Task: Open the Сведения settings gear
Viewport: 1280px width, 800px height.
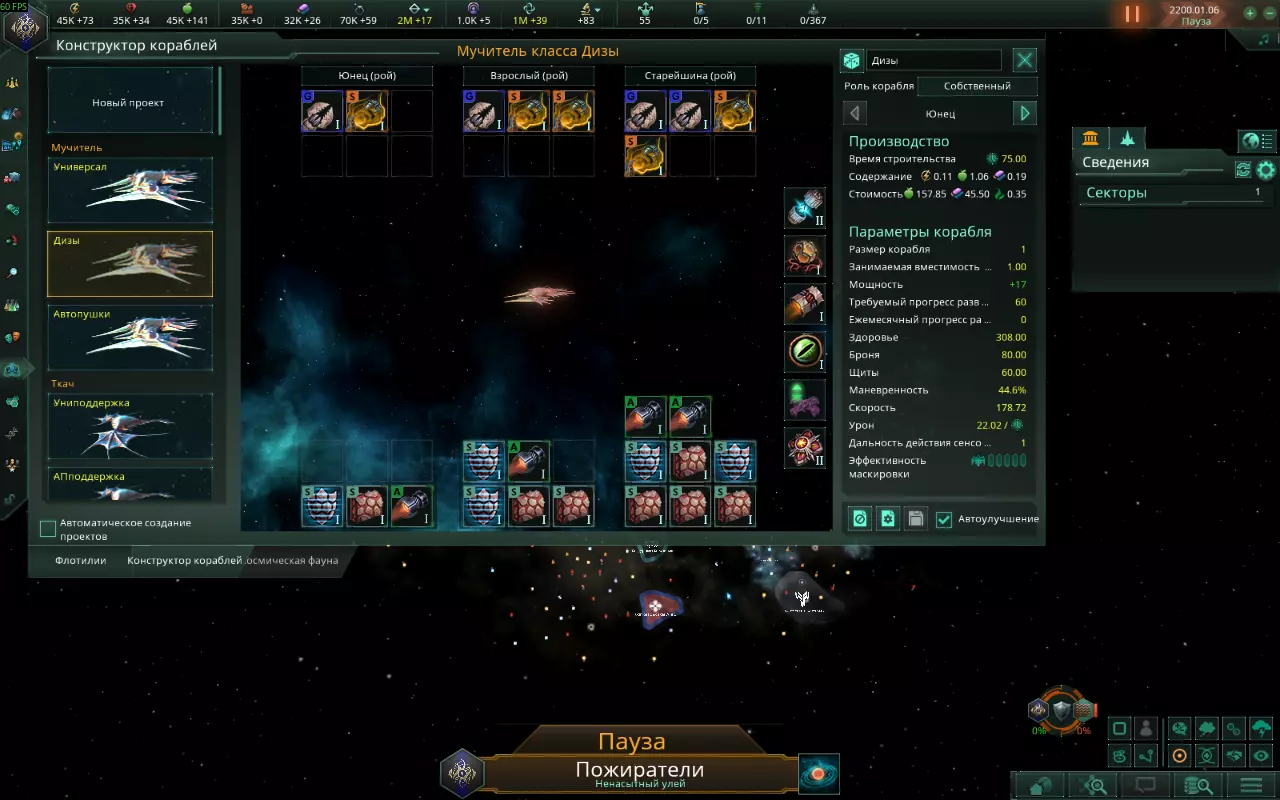Action: (1266, 169)
